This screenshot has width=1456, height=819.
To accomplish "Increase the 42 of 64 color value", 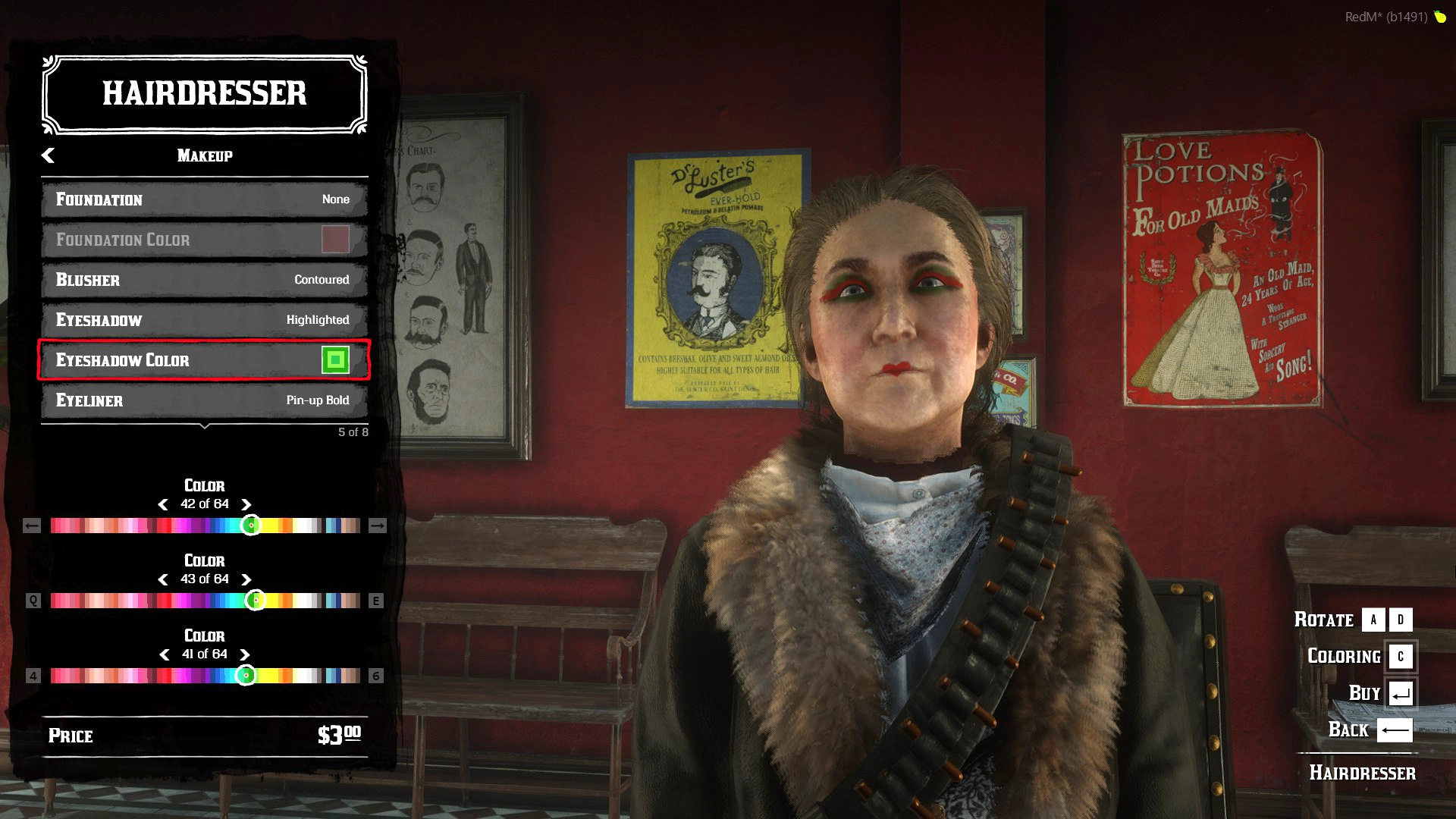I will [x=246, y=504].
